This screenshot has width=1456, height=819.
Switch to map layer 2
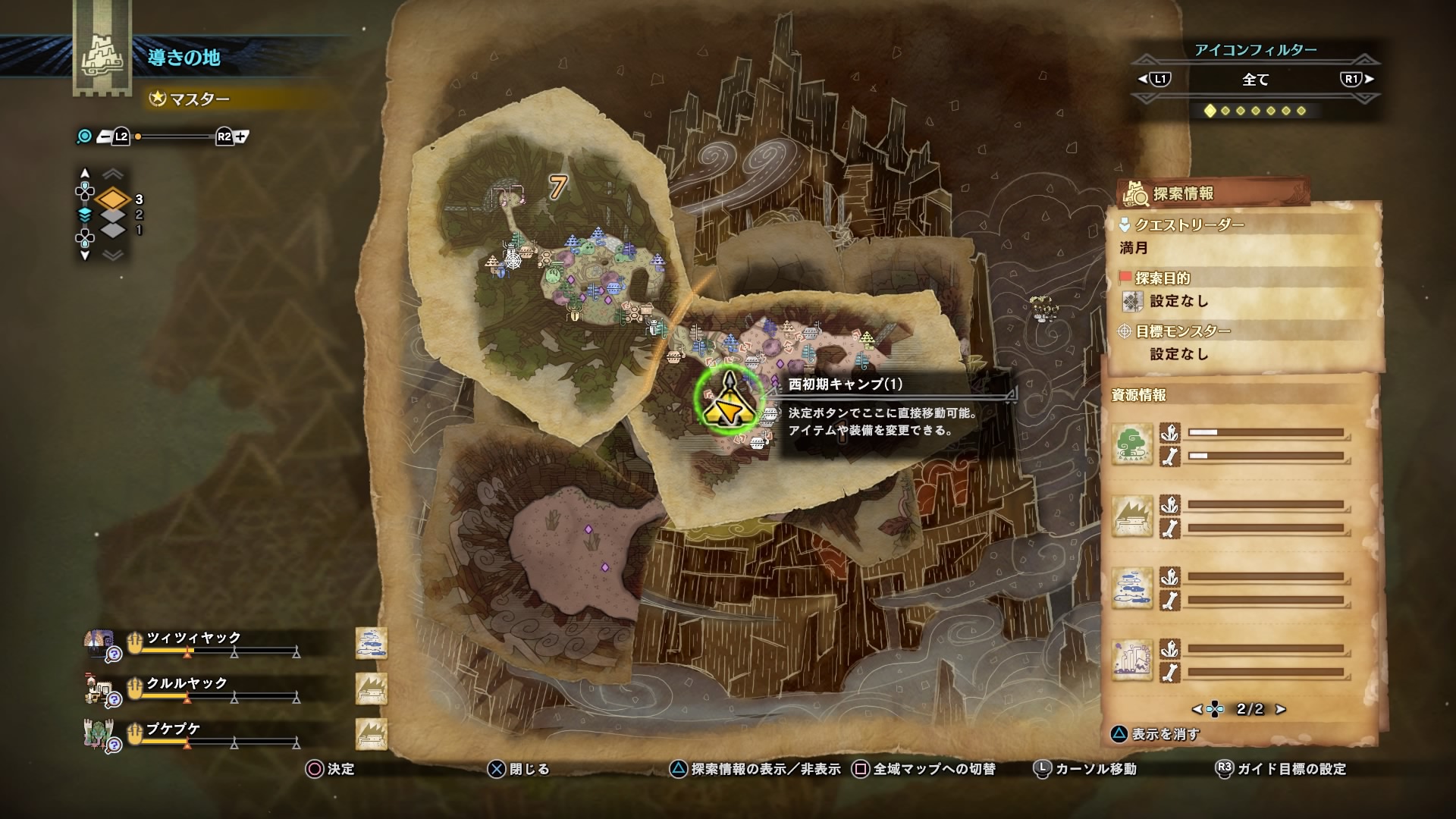[x=113, y=215]
